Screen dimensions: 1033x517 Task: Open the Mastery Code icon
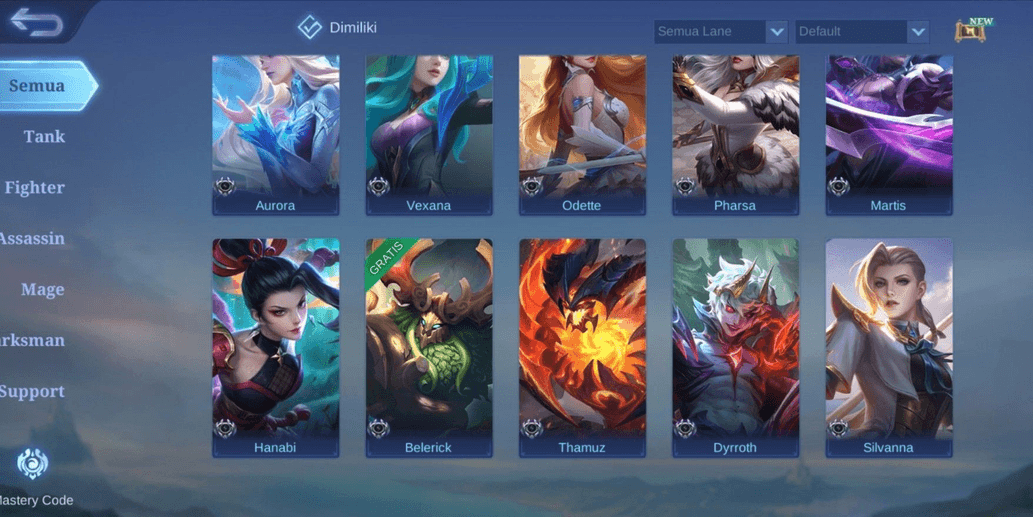click(33, 464)
